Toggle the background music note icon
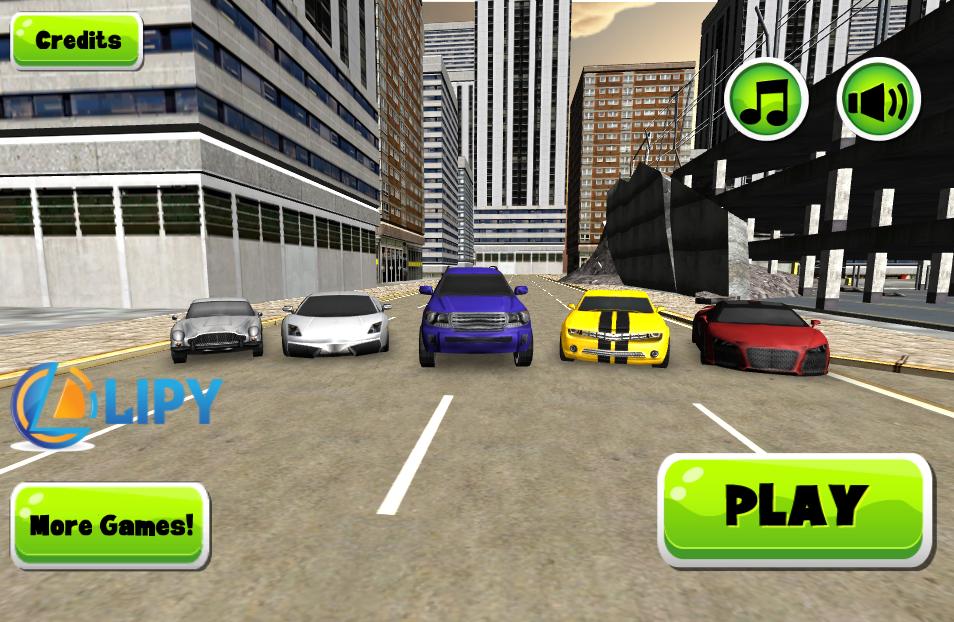954x622 pixels. coord(766,98)
